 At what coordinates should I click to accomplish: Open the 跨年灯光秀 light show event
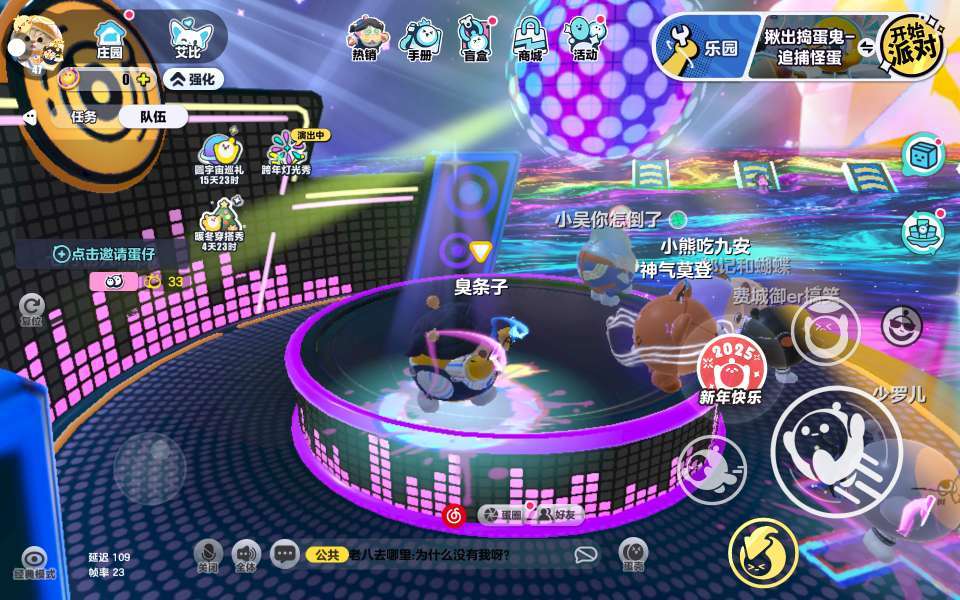287,154
